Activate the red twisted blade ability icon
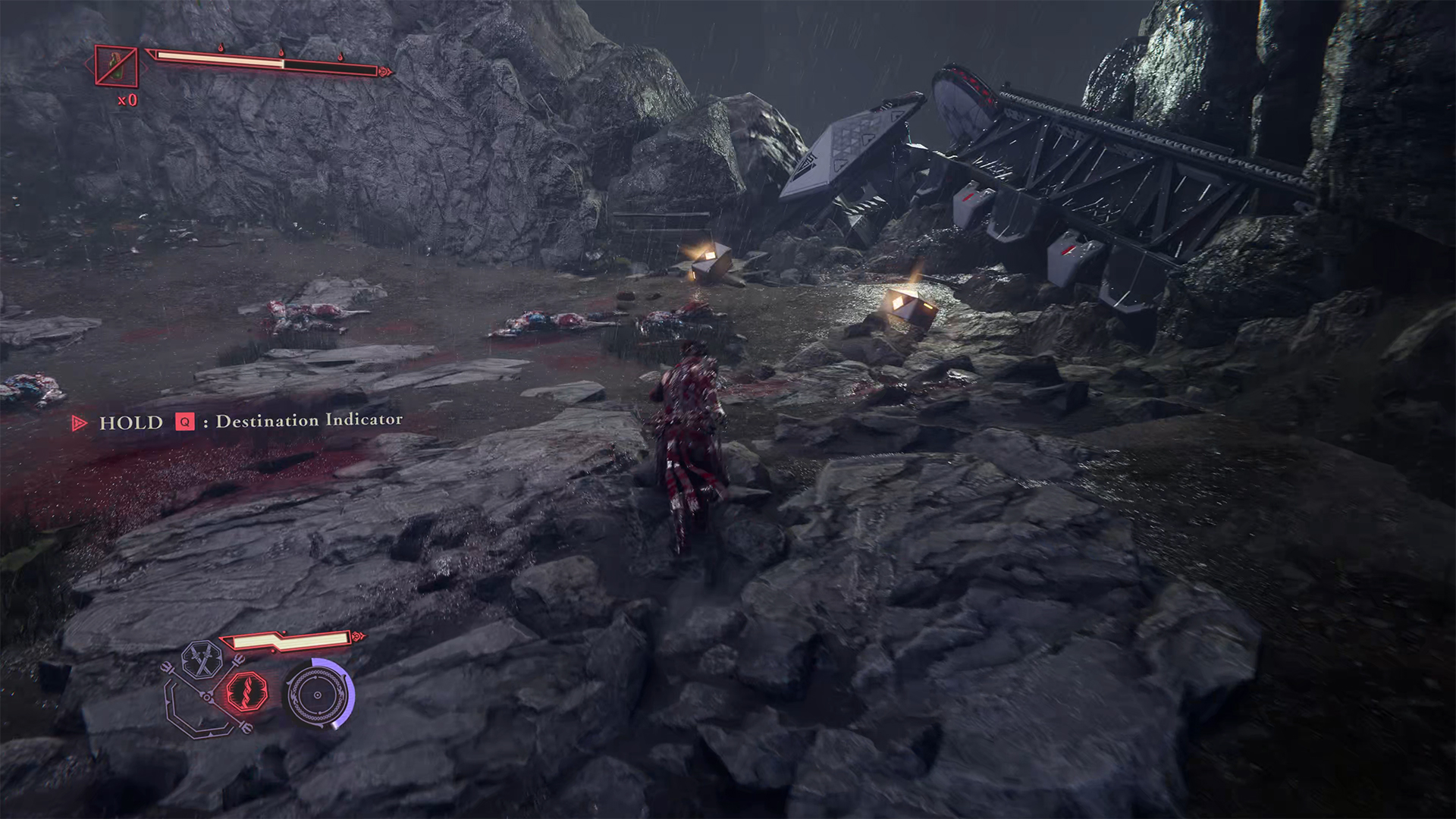The image size is (1456, 819). pyautogui.click(x=248, y=691)
